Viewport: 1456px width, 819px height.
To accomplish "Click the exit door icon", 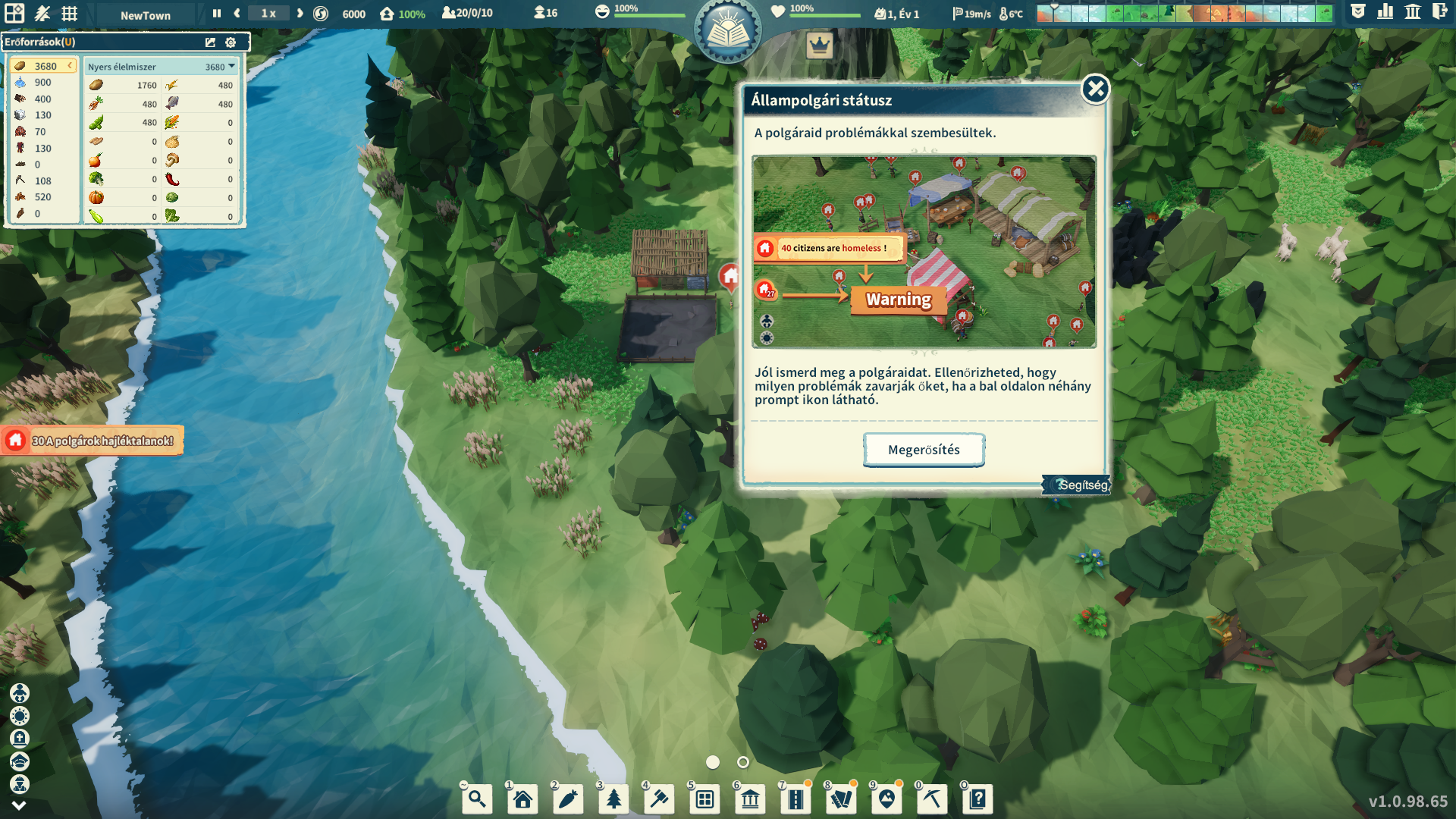I will point(1439,12).
